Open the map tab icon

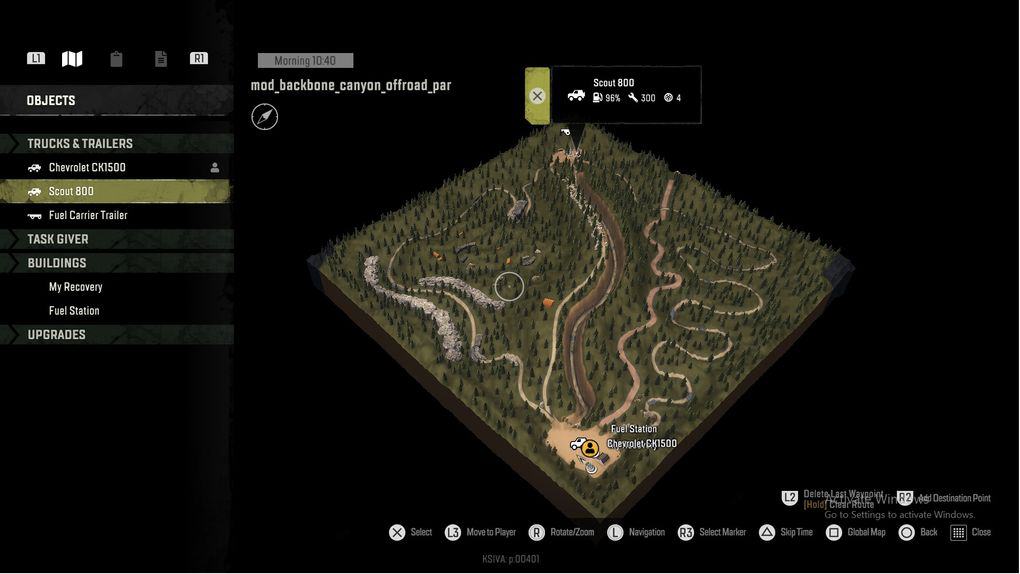(x=72, y=59)
